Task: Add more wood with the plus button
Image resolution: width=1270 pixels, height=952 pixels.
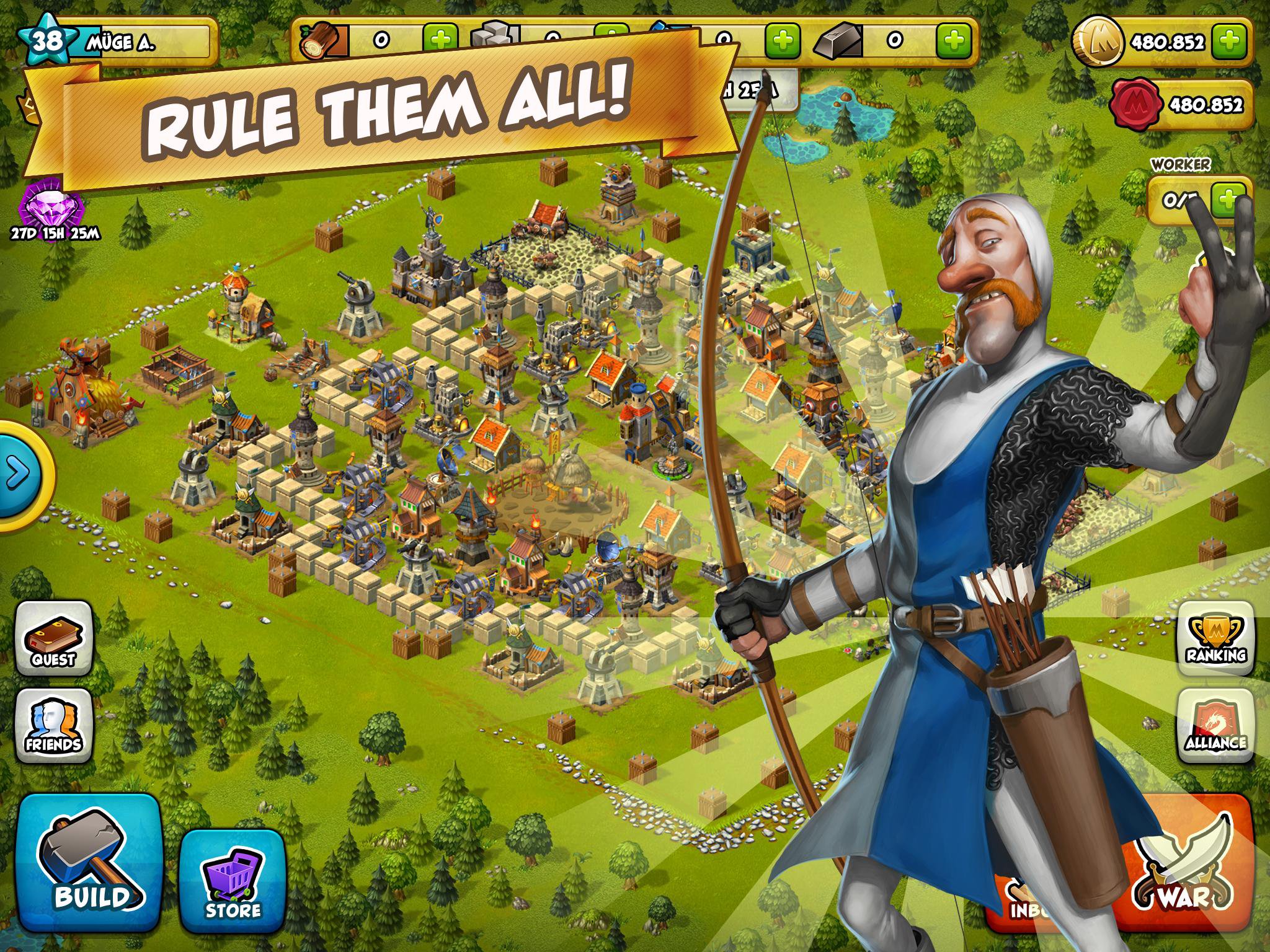Action: coord(440,39)
